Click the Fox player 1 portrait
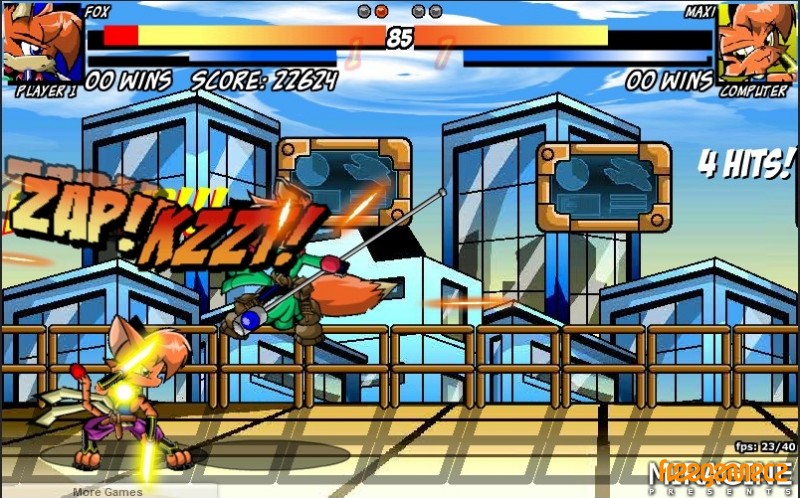Image resolution: width=800 pixels, height=498 pixels. pyautogui.click(x=42, y=43)
